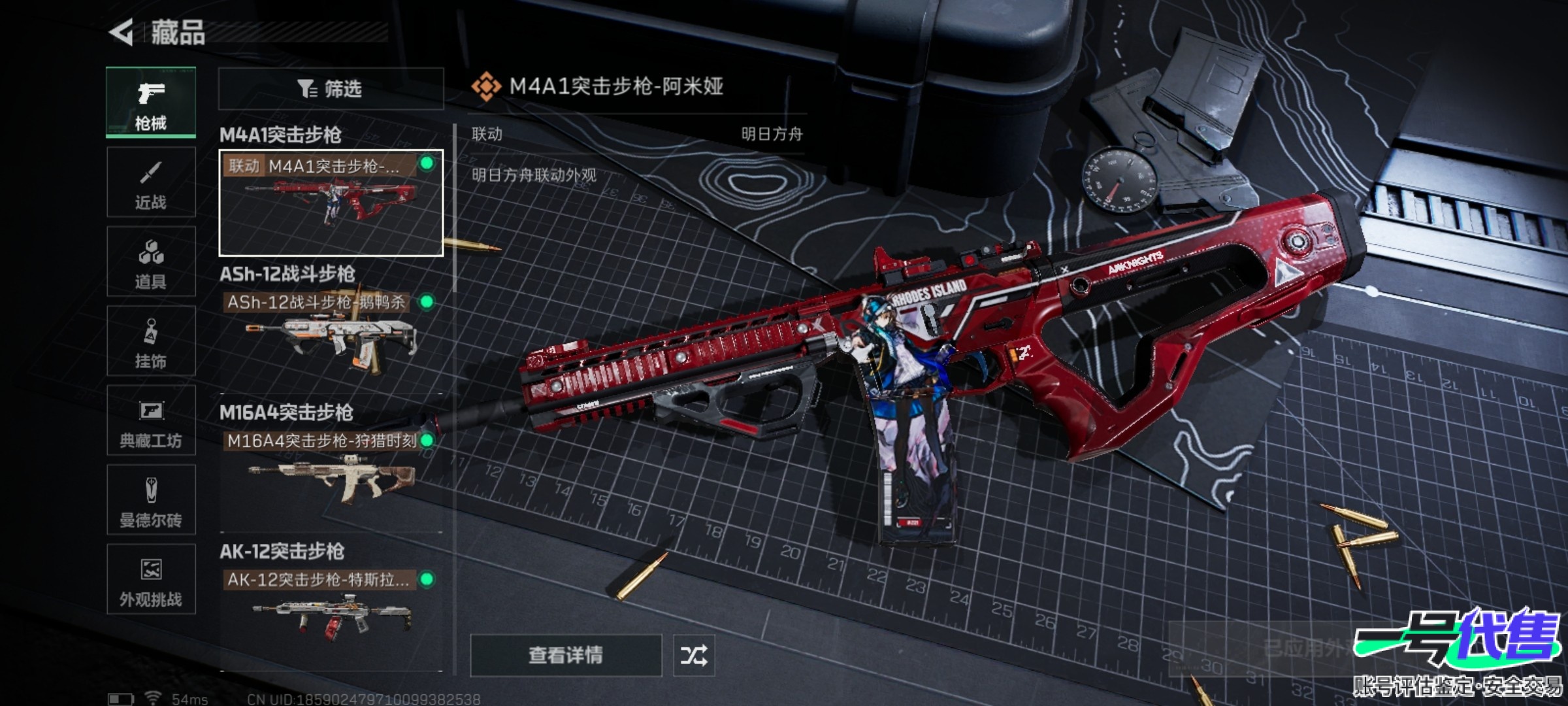Open the 筛选 filter dropdown
The image size is (1568, 706).
330,88
